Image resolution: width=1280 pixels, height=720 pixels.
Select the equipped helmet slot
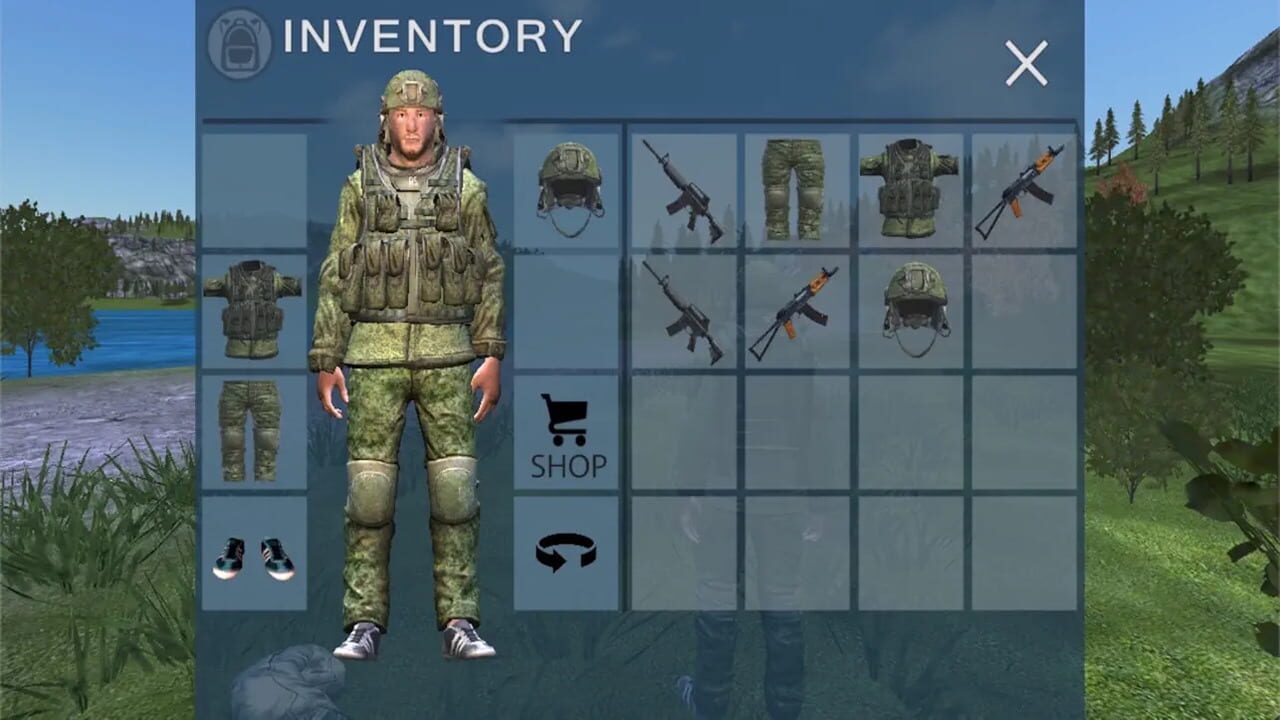565,190
